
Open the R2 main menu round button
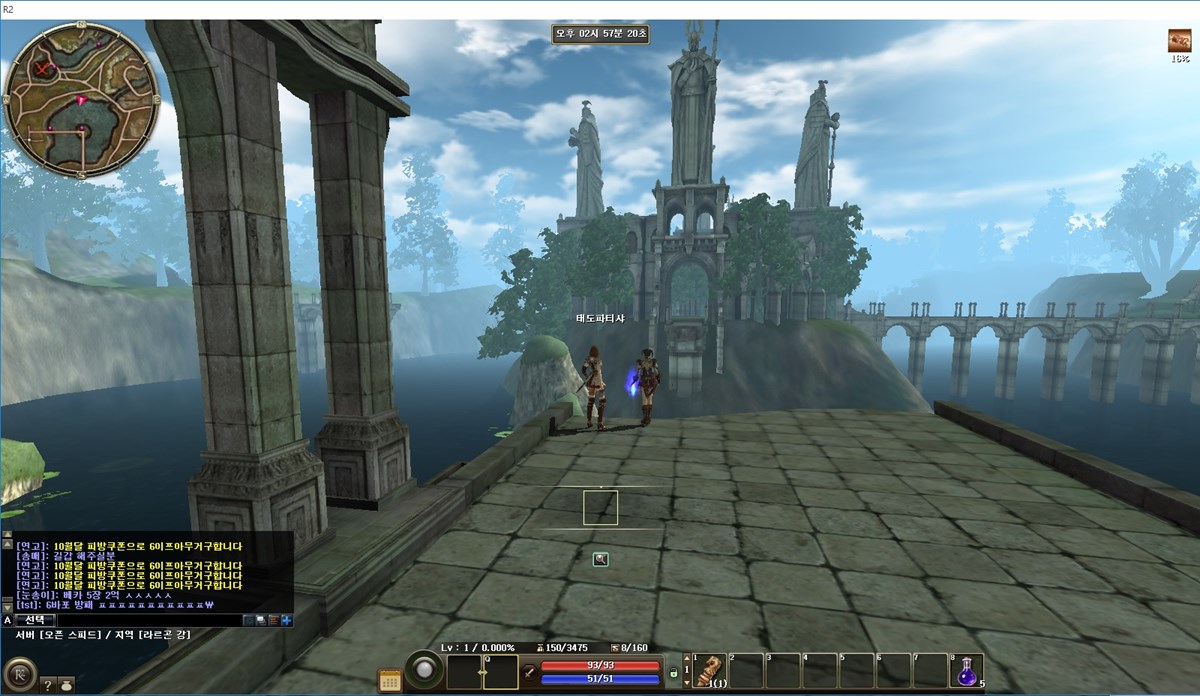coord(19,673)
